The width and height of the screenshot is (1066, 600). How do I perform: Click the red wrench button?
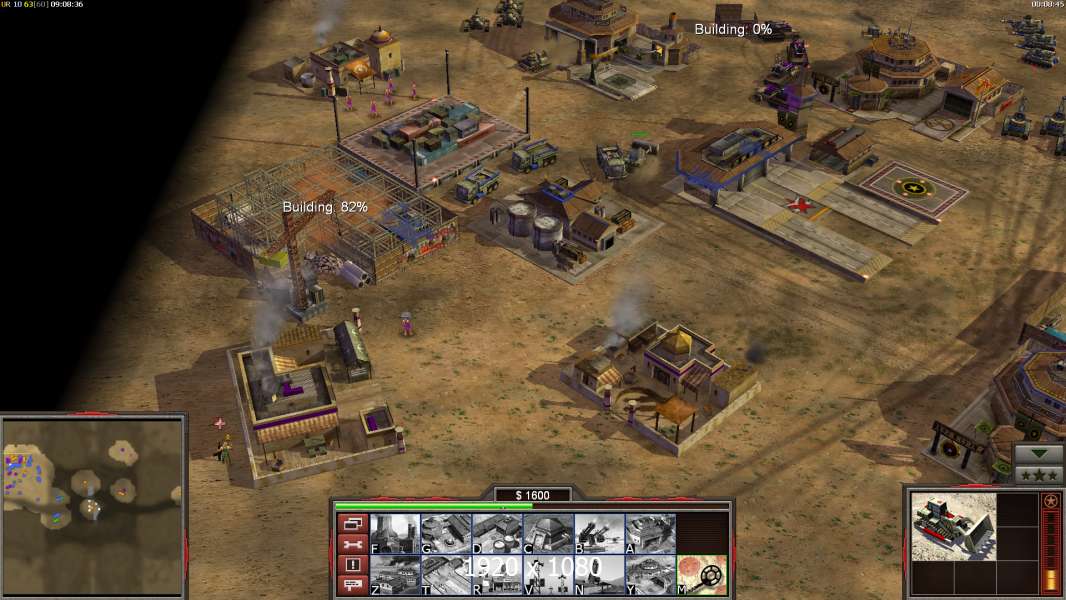(351, 544)
